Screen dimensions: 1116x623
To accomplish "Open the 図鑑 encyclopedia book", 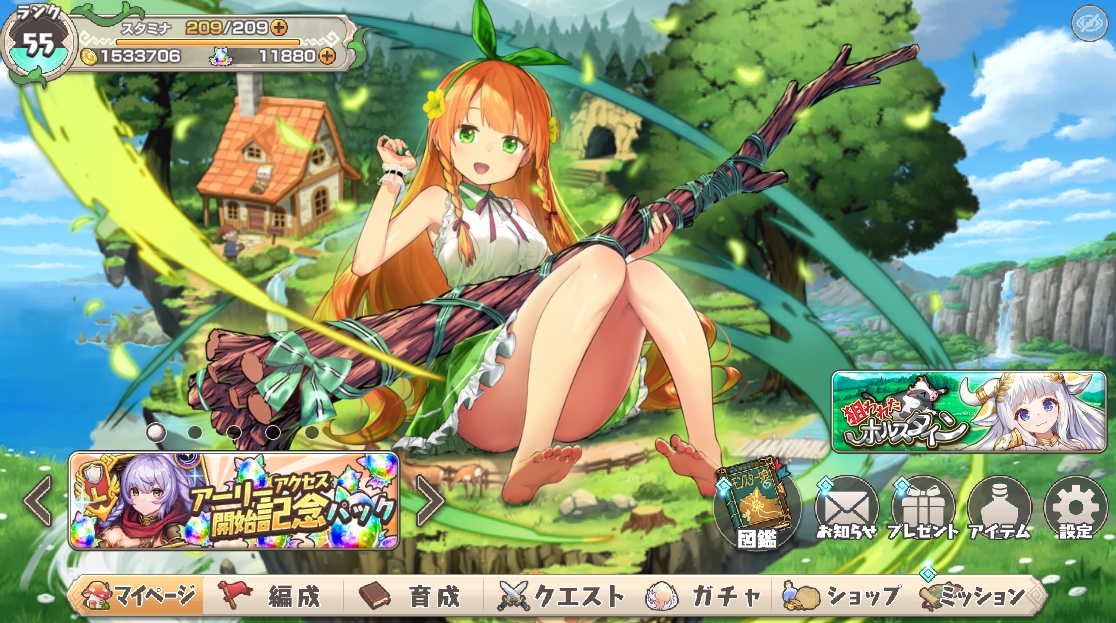I will 757,506.
